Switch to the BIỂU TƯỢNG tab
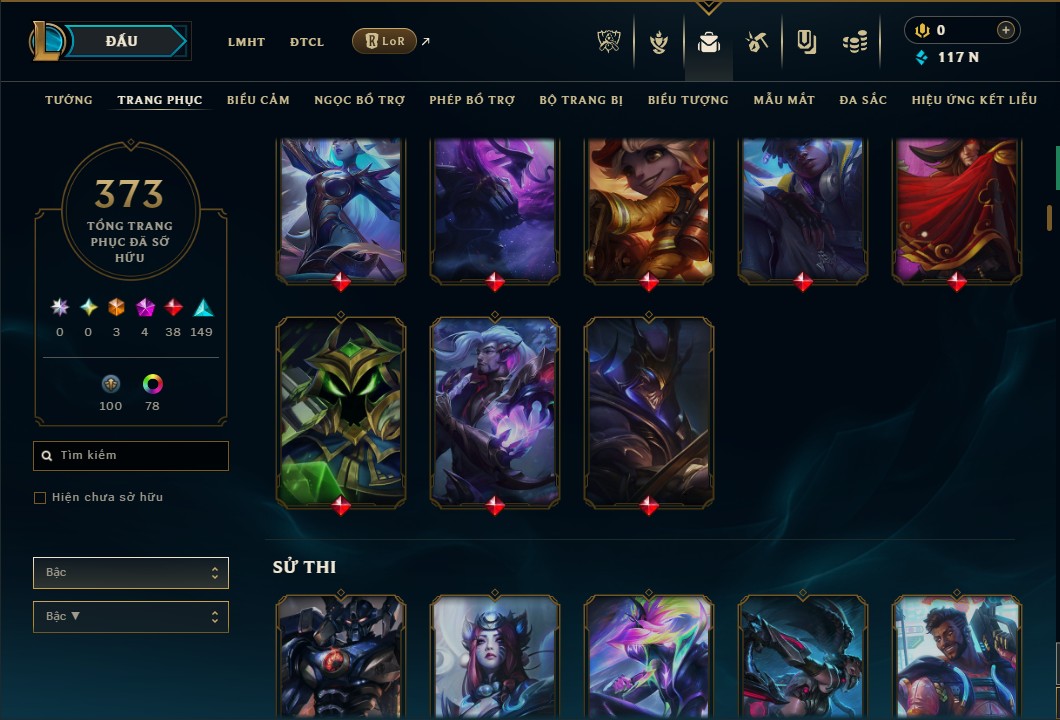The image size is (1060, 720). point(688,100)
